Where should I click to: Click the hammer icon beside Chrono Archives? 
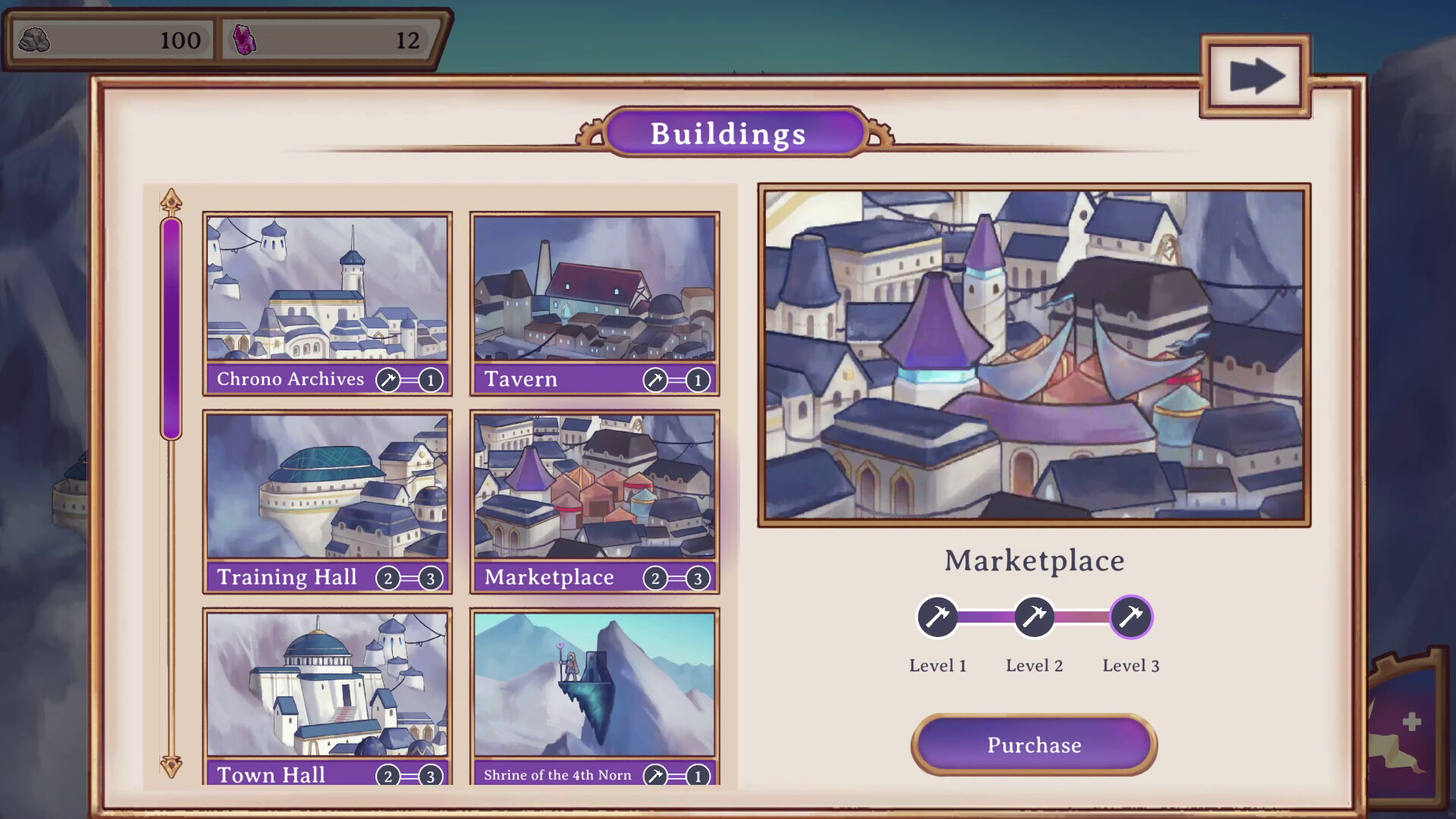click(x=388, y=380)
